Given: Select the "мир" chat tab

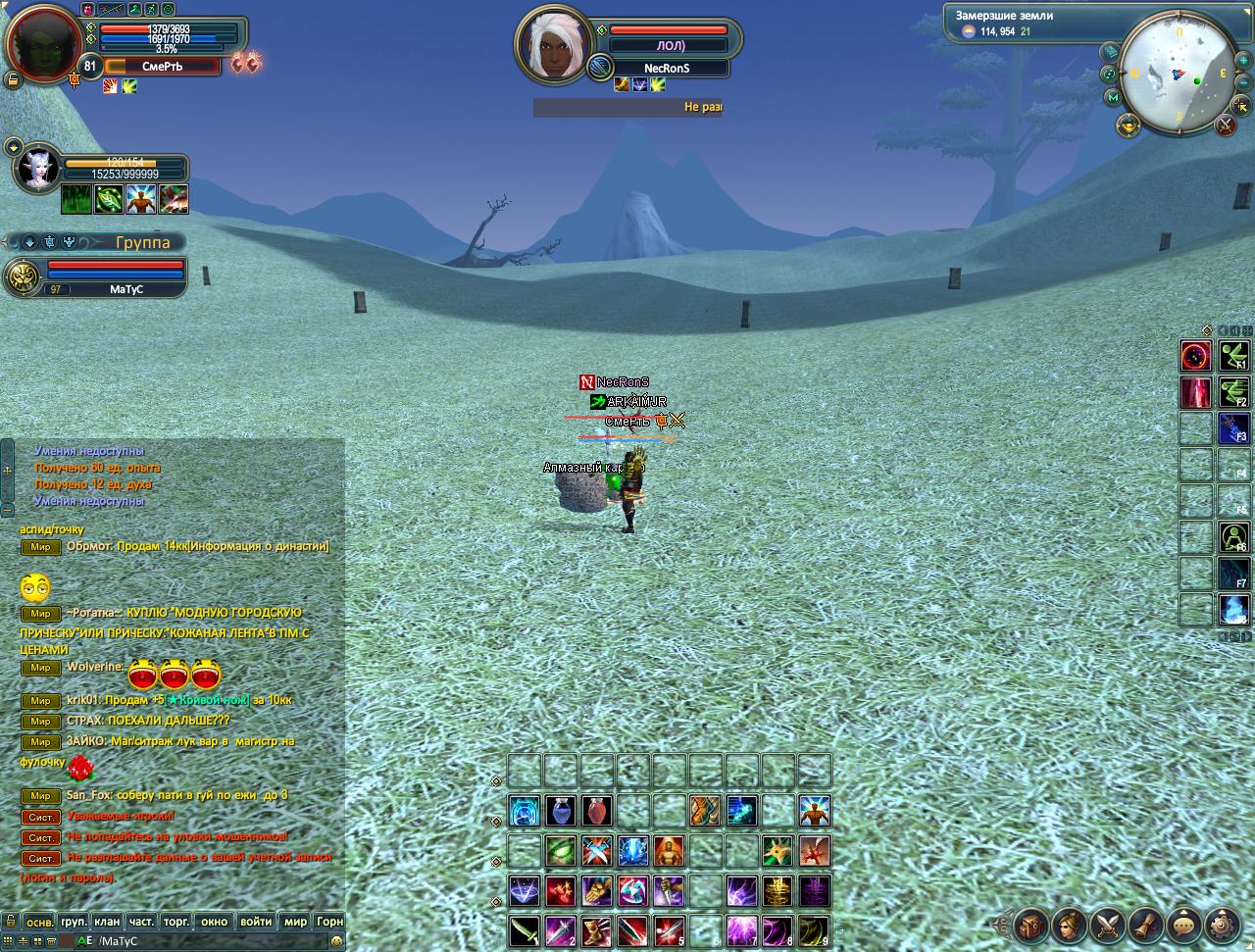Looking at the screenshot, I should click(295, 922).
